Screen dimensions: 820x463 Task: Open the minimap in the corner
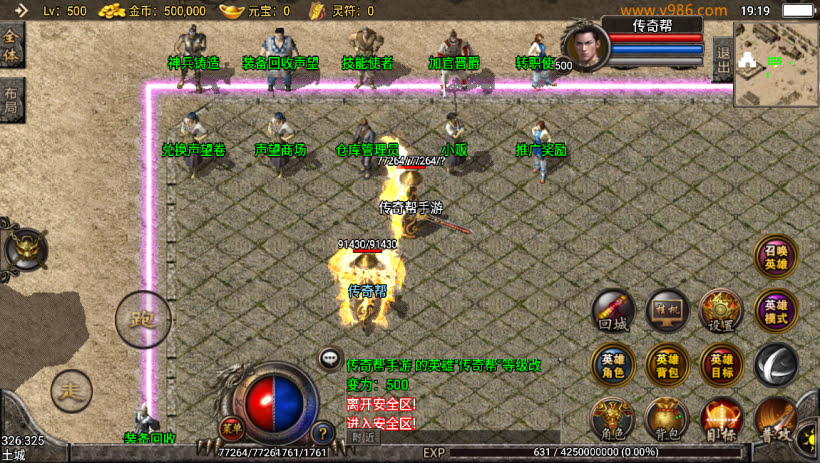pyautogui.click(x=776, y=64)
